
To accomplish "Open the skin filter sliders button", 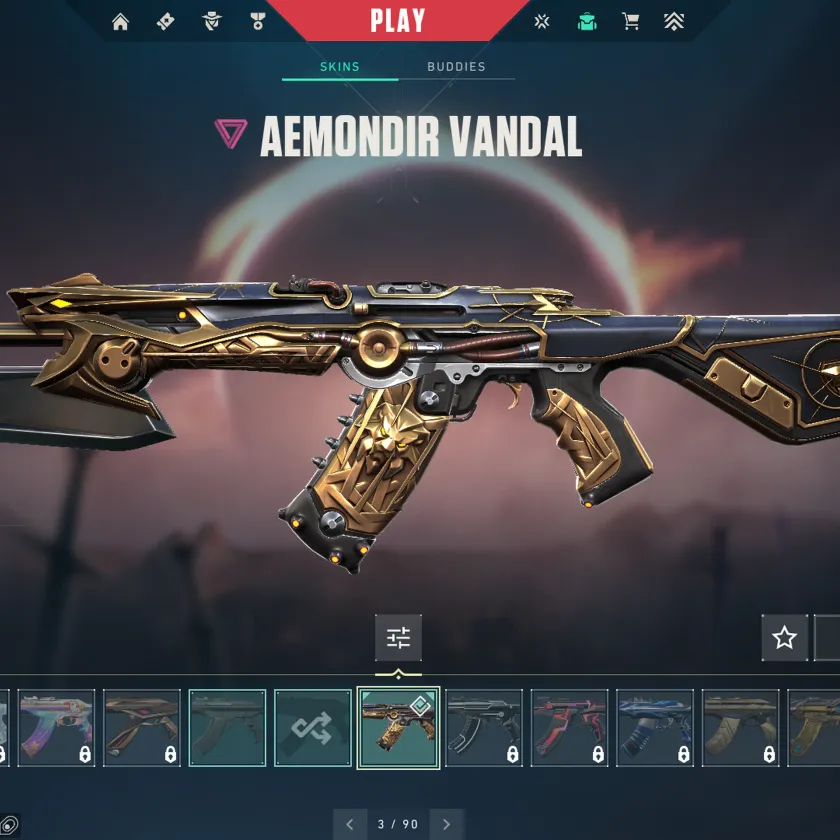I will (x=398, y=637).
